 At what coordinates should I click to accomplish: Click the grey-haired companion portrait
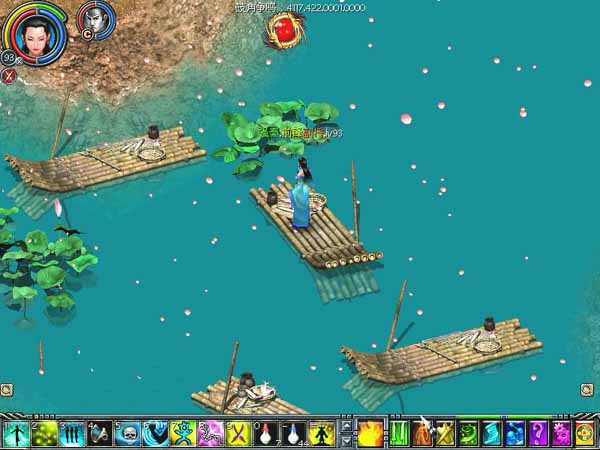pyautogui.click(x=95, y=19)
